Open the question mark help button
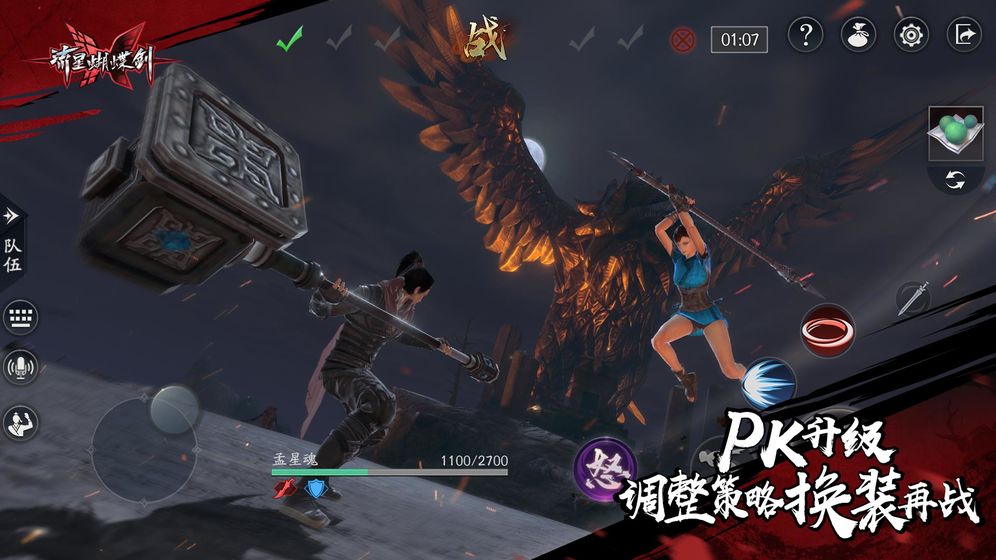Image resolution: width=996 pixels, height=560 pixels. tap(805, 35)
